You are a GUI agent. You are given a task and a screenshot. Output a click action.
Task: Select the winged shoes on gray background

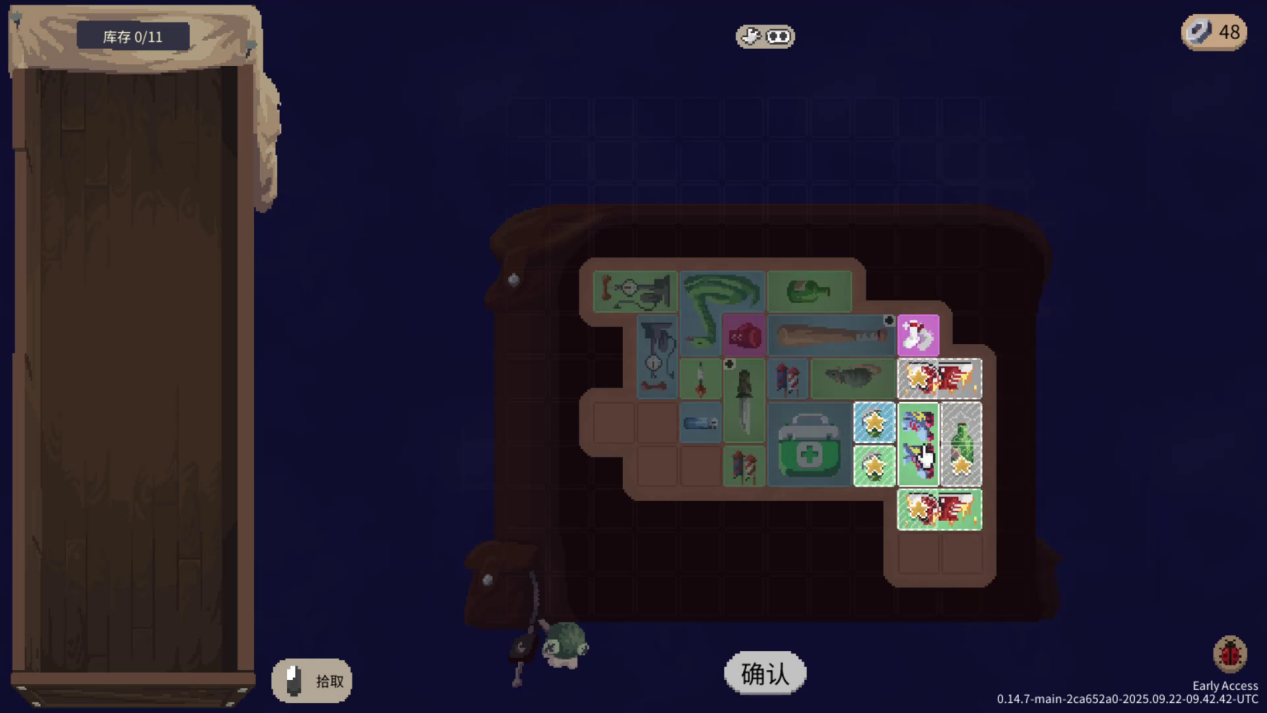click(x=939, y=379)
